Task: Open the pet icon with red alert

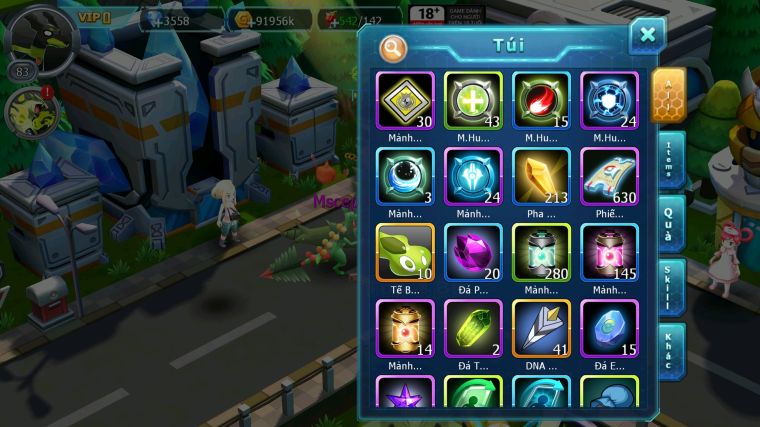Action: click(27, 113)
